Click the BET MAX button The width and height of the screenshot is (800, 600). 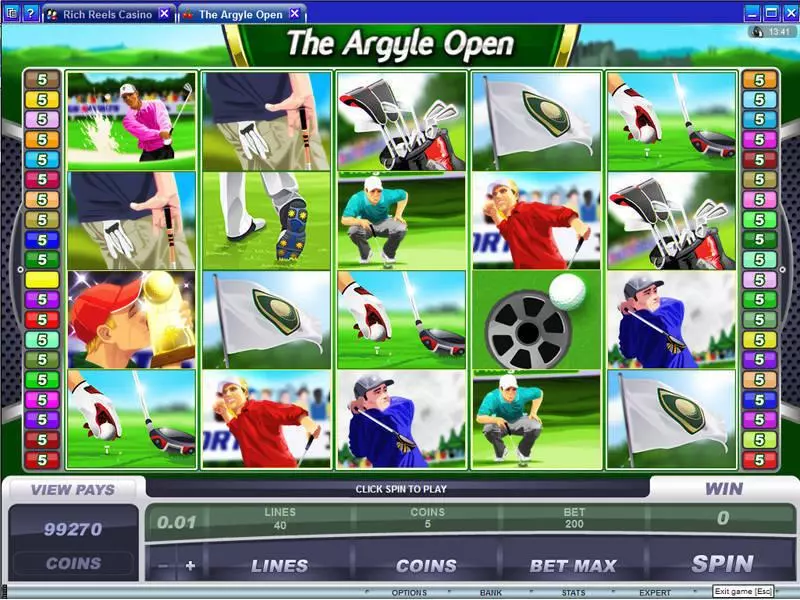(573, 566)
